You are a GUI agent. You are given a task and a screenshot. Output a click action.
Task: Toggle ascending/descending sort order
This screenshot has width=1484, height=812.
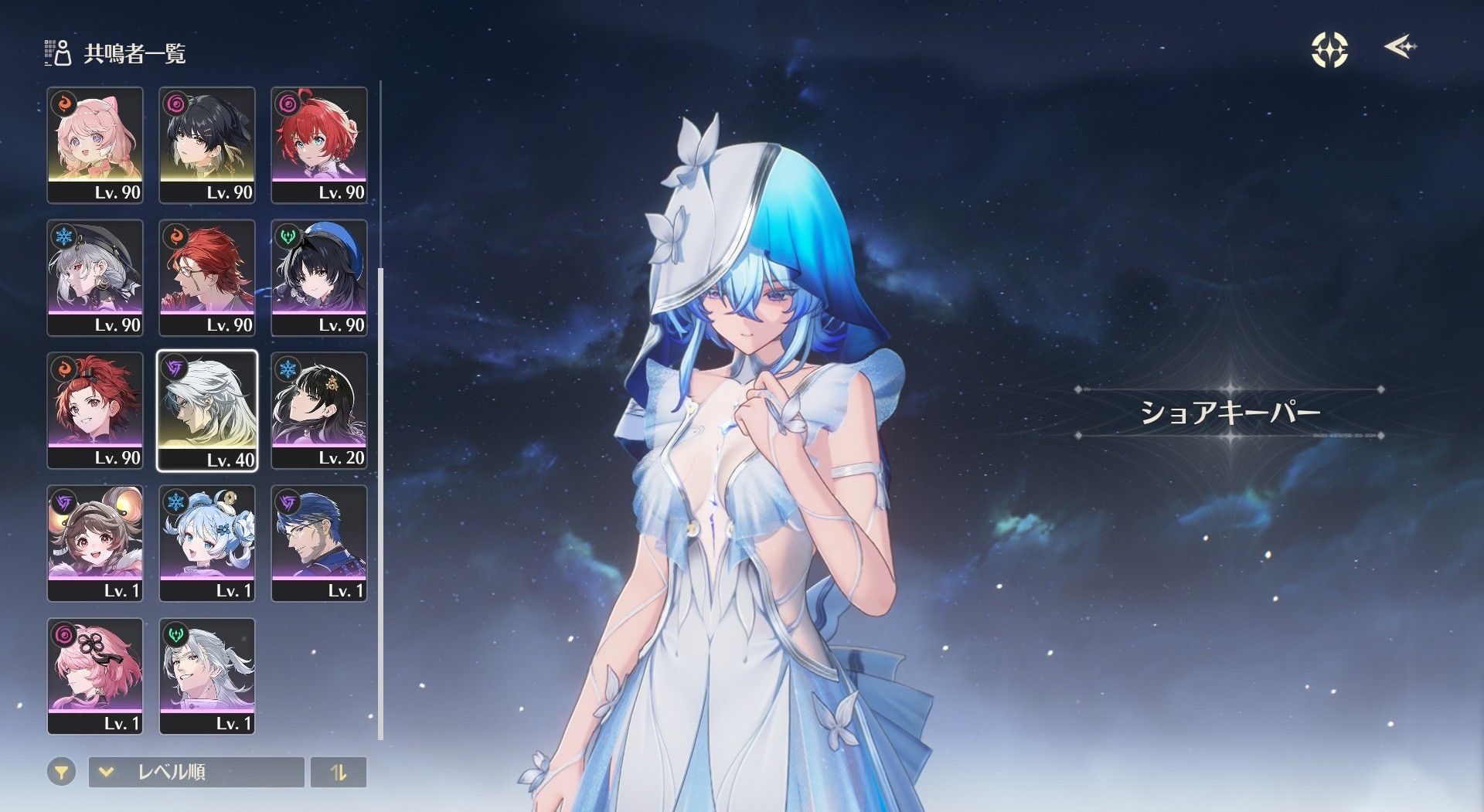click(x=339, y=772)
